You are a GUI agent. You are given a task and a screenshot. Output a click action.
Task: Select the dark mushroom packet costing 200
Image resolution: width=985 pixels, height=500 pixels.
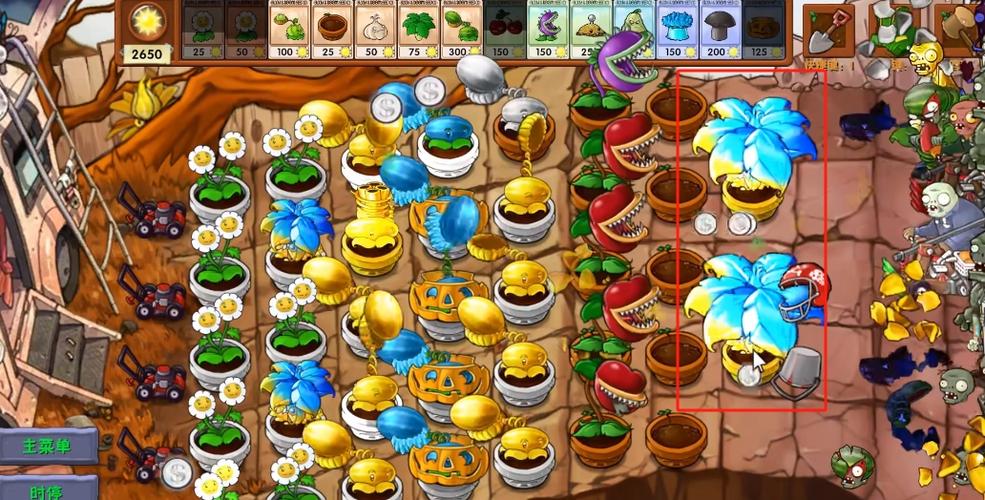coord(719,30)
